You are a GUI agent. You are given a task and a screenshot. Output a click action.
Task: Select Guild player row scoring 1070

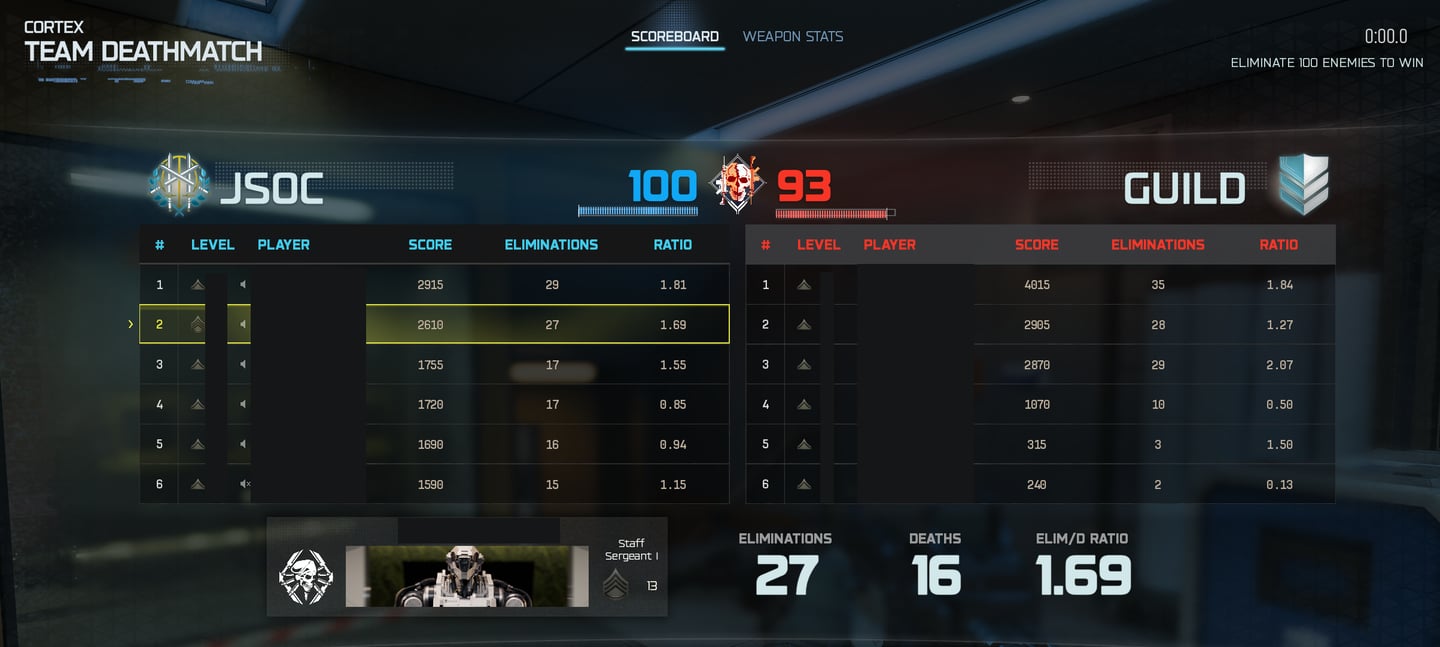point(1040,405)
